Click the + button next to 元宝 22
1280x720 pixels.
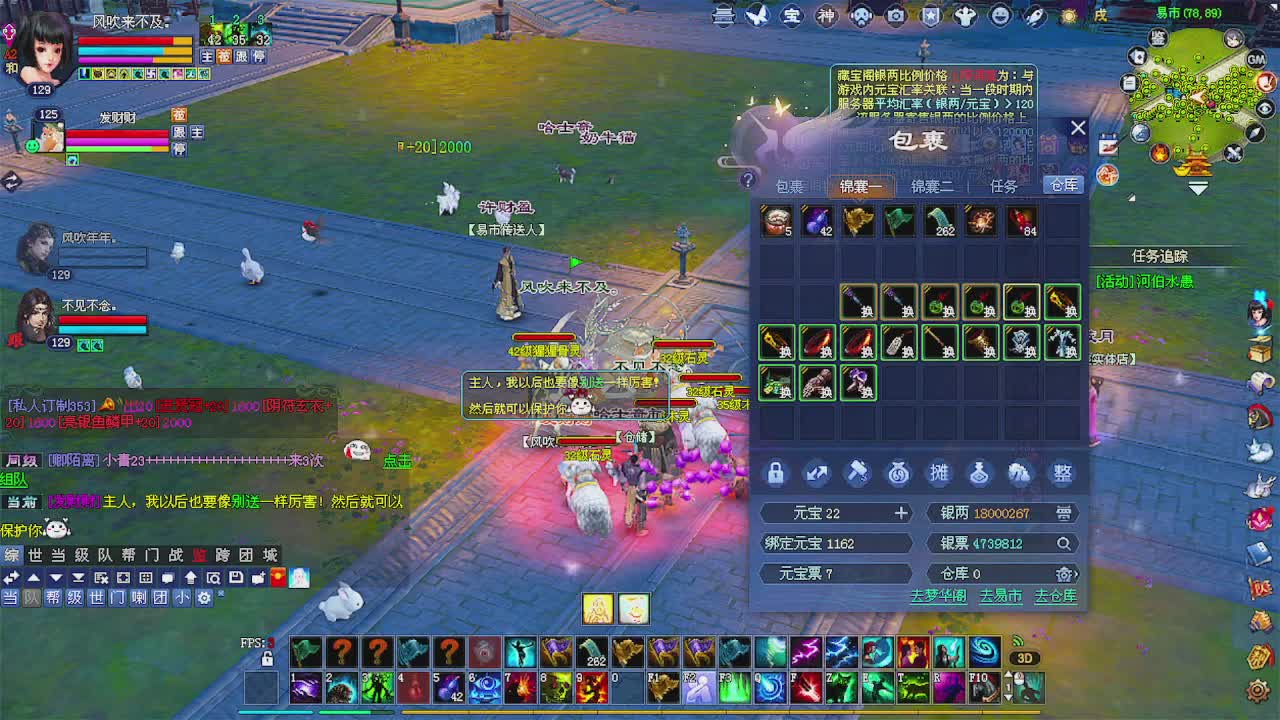[901, 513]
